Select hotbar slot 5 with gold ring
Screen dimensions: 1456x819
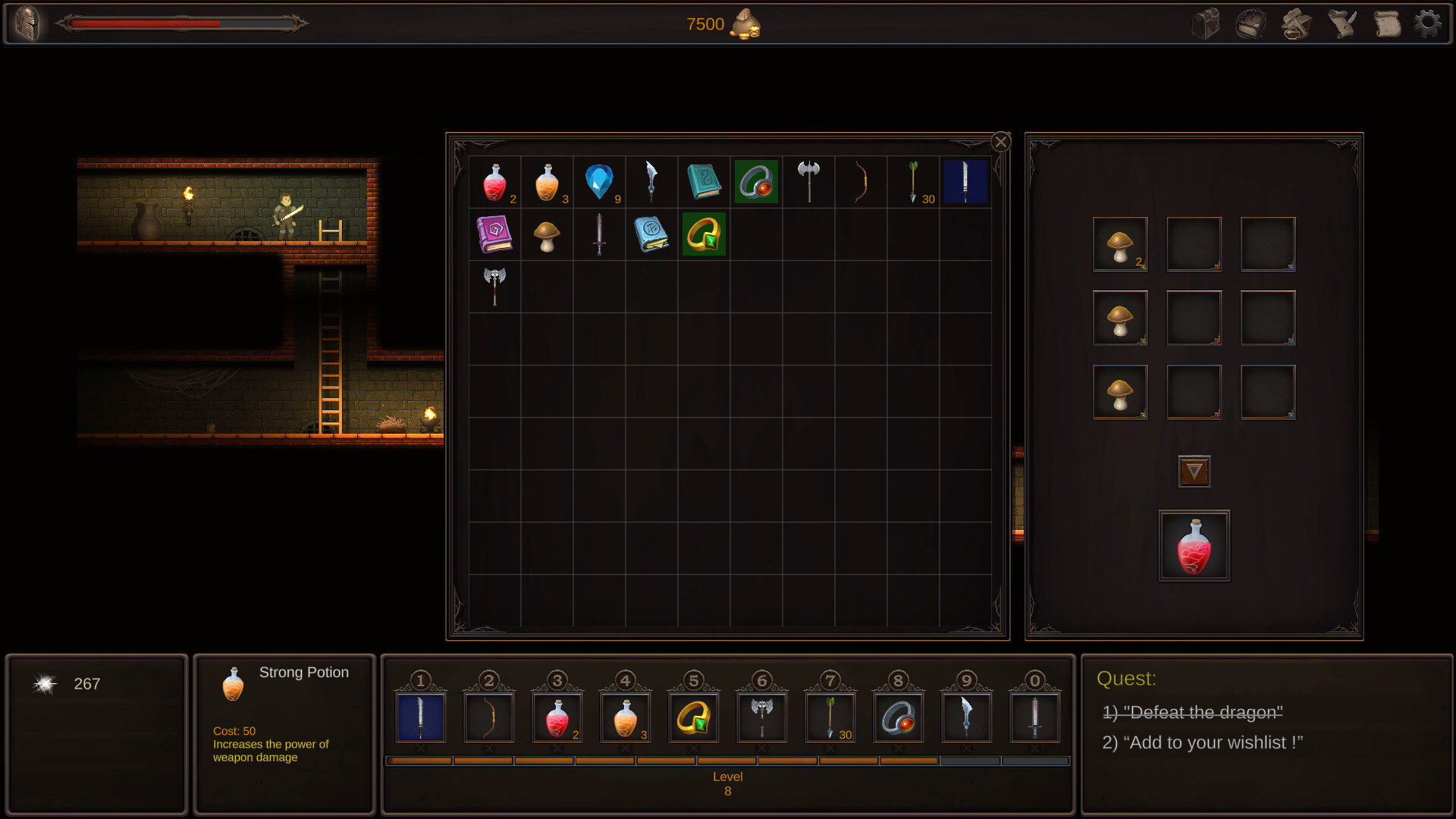[695, 716]
